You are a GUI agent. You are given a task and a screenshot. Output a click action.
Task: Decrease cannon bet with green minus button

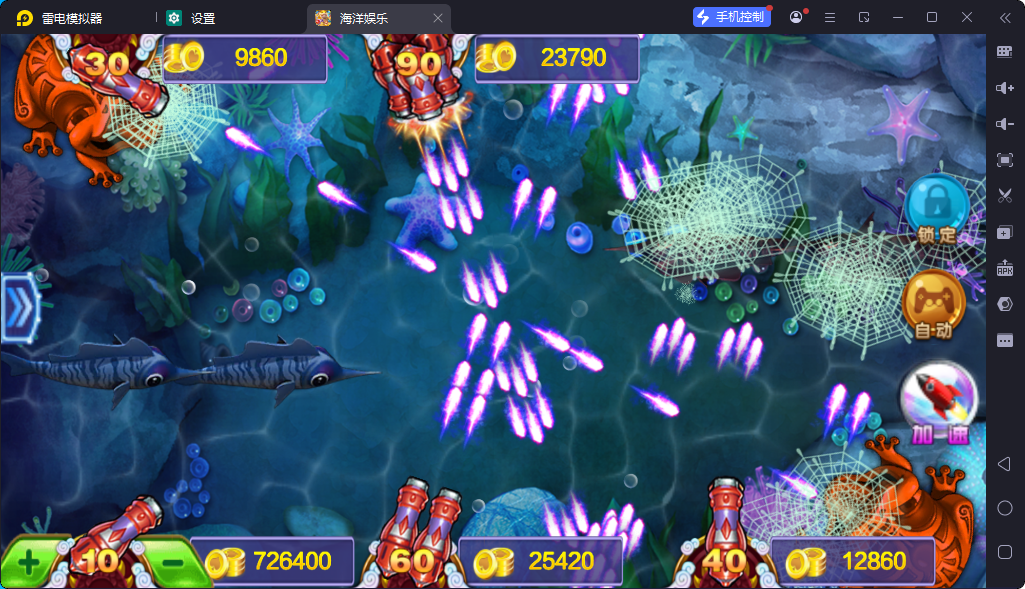tap(171, 562)
